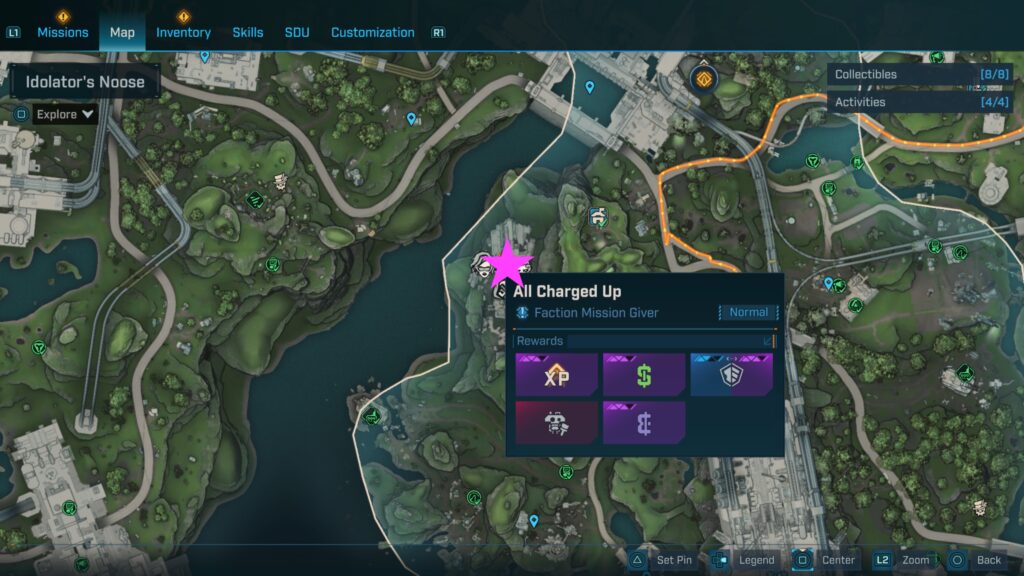The width and height of the screenshot is (1024, 576).
Task: Select the XP reward tile
Action: [556, 374]
